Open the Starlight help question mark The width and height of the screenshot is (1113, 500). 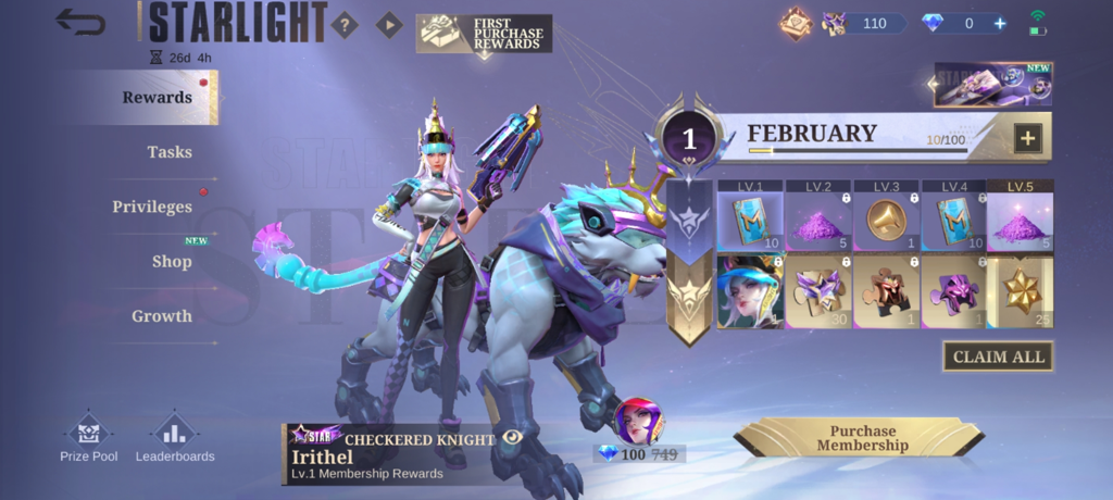[344, 25]
